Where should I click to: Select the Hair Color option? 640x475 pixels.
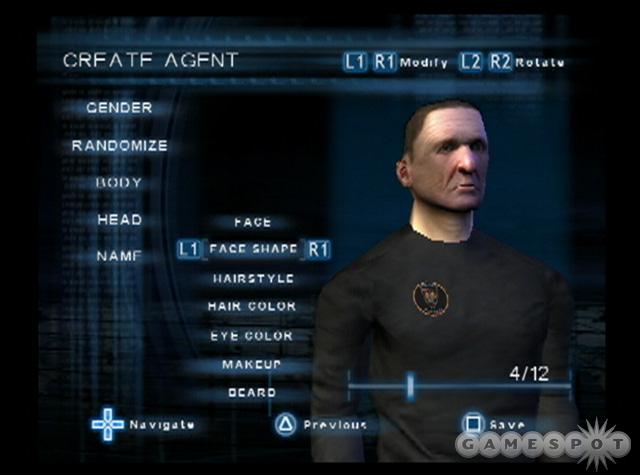[x=251, y=306]
